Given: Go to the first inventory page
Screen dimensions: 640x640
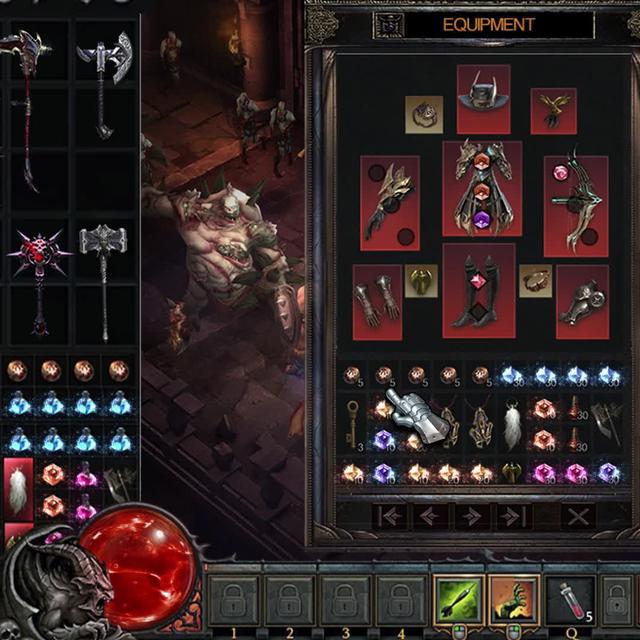Looking at the screenshot, I should coord(388,516).
